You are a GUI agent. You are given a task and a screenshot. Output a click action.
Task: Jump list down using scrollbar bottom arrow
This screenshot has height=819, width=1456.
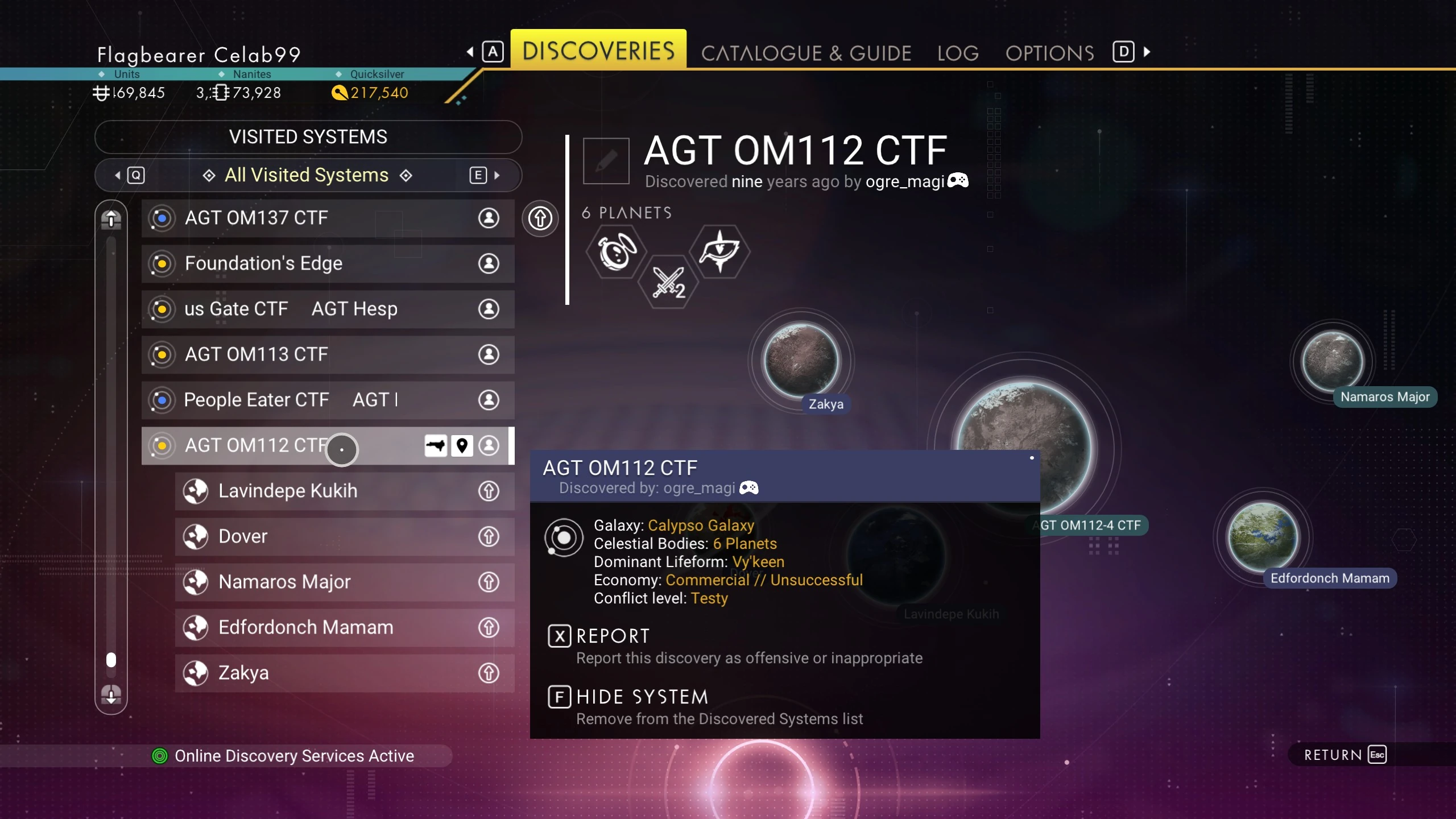click(x=111, y=694)
